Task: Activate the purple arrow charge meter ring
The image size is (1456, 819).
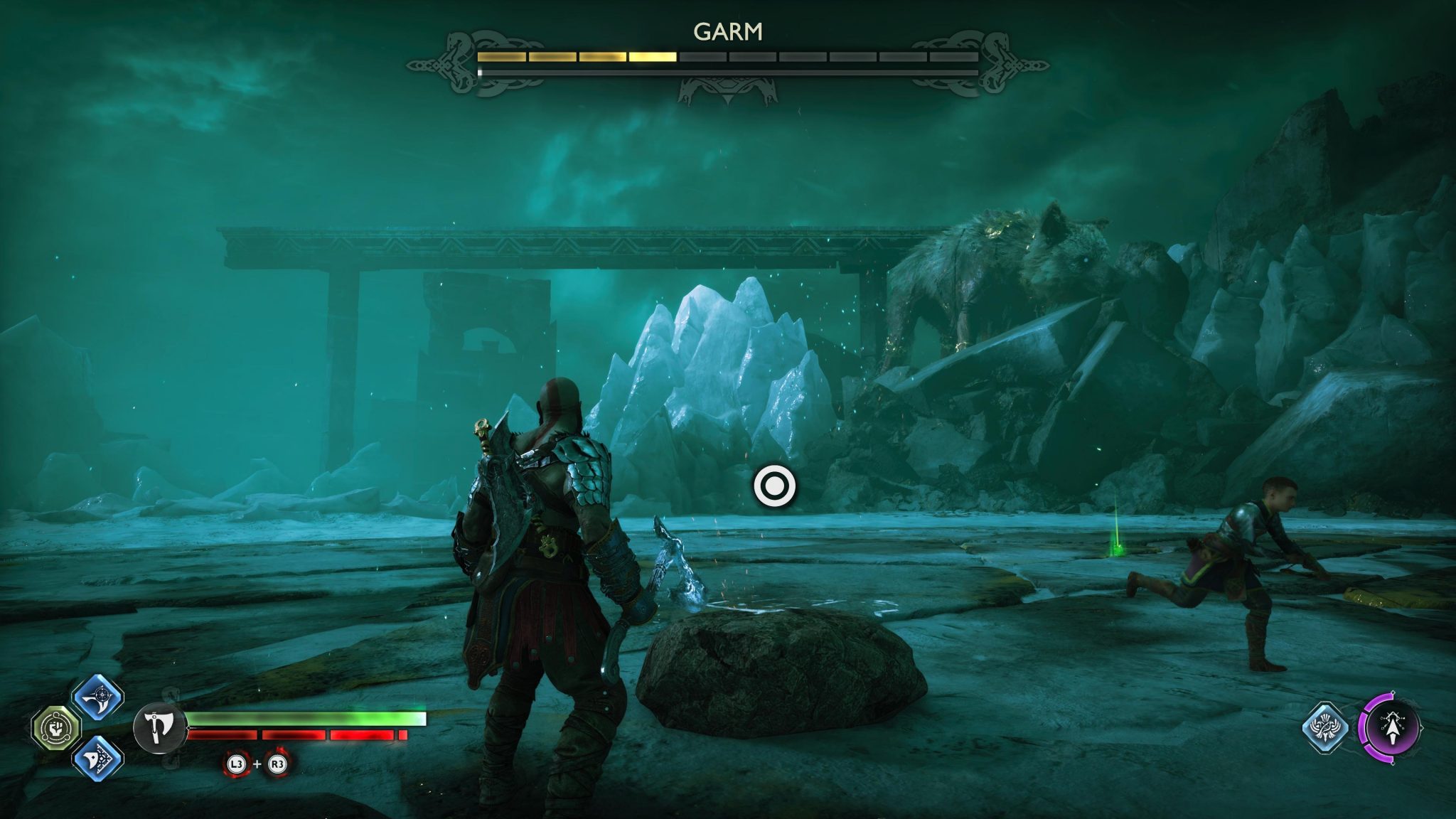Action: [x=1363, y=725]
